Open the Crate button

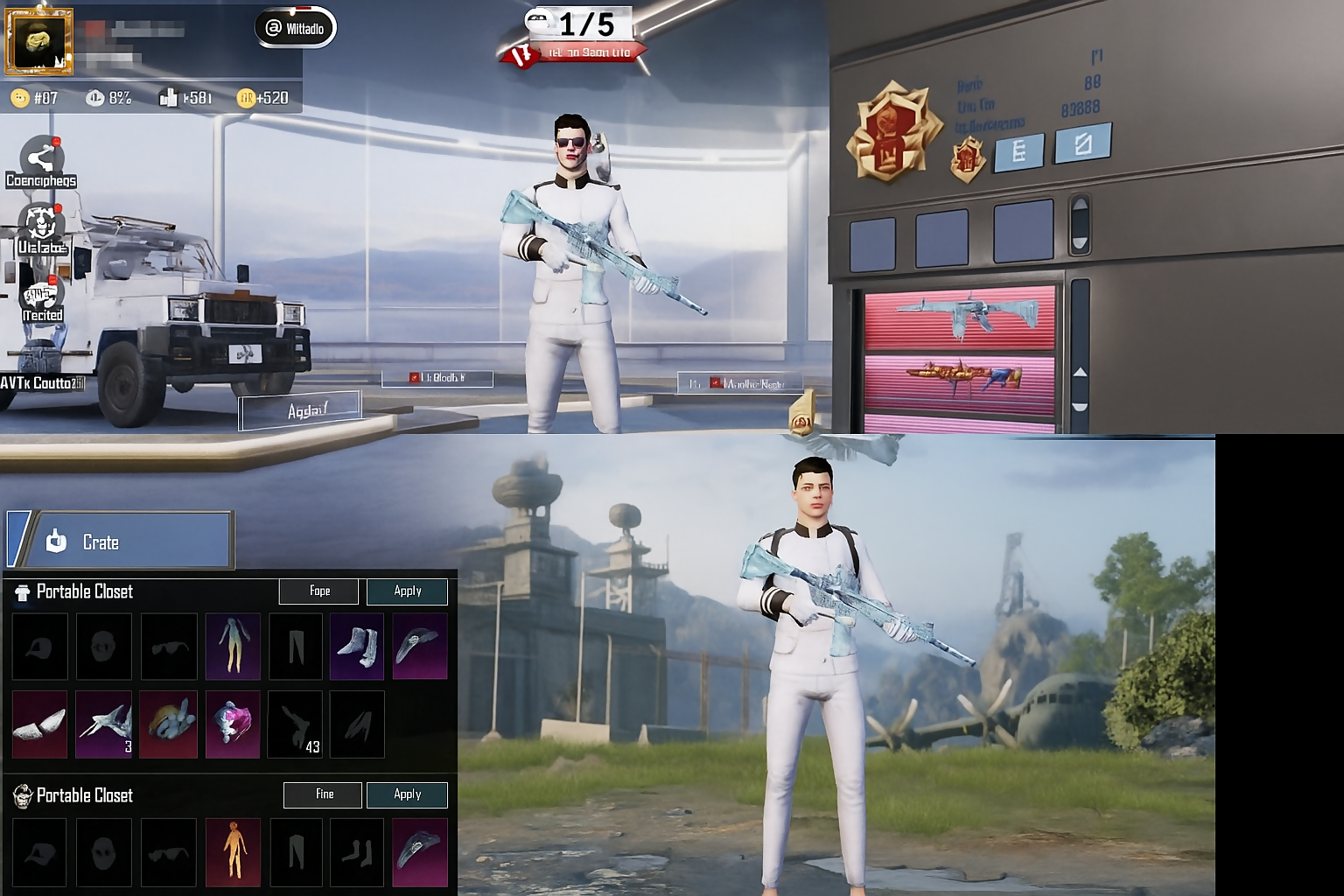click(x=120, y=541)
